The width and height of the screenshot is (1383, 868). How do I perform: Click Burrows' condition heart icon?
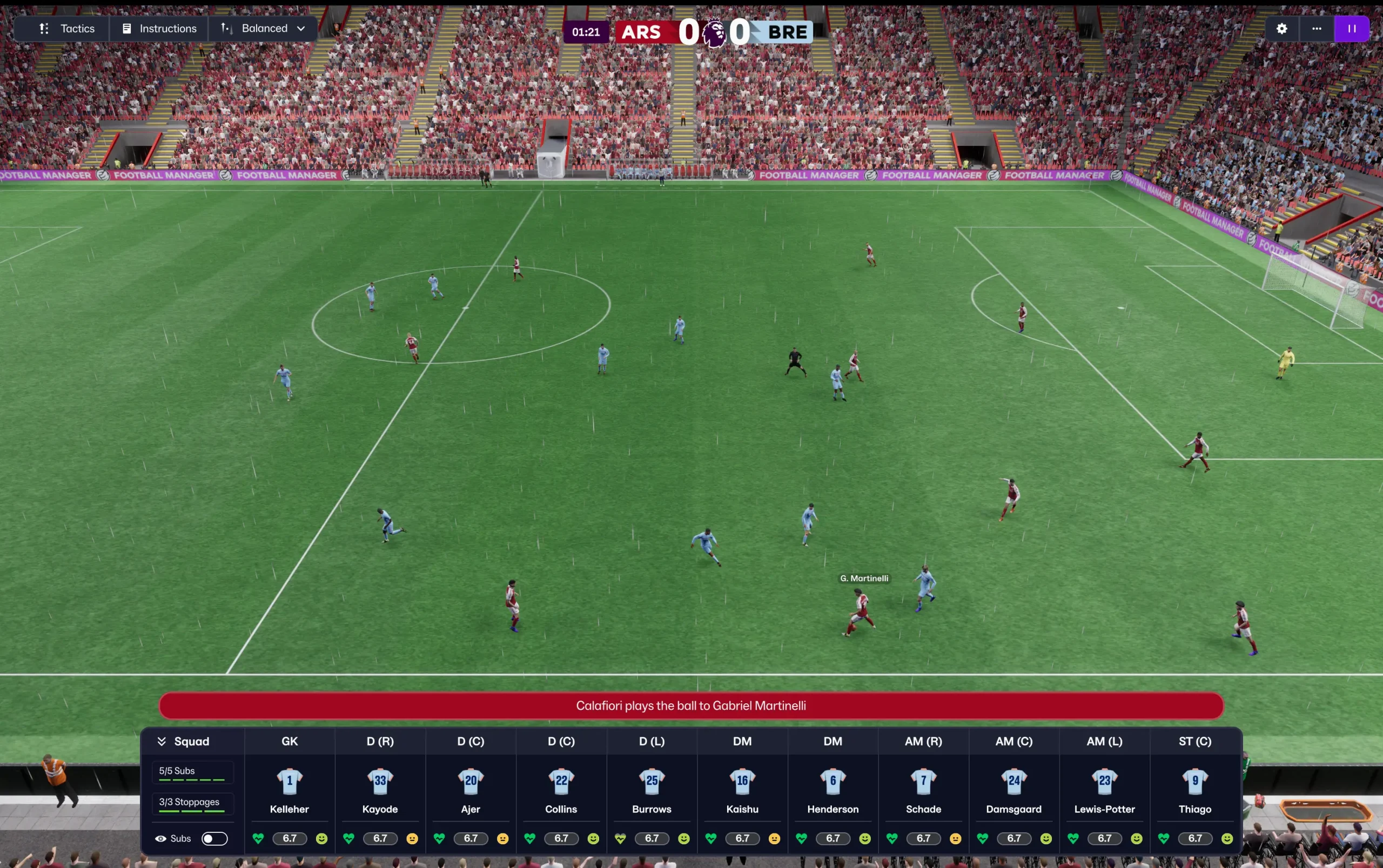[x=621, y=838]
